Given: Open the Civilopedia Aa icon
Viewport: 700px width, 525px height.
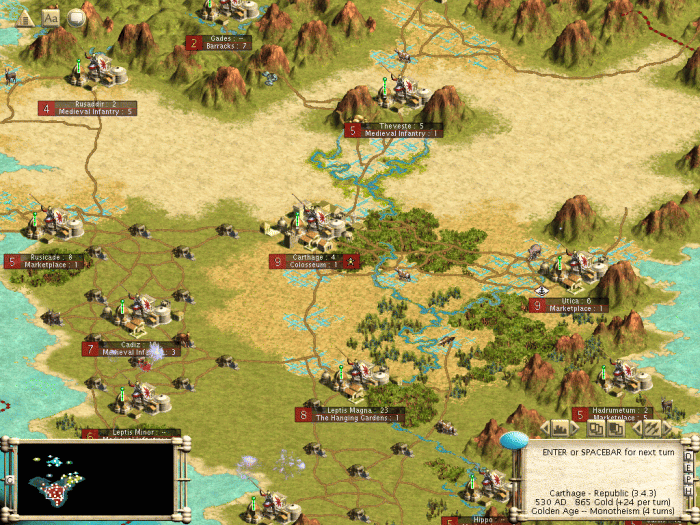Looking at the screenshot, I should point(51,17).
